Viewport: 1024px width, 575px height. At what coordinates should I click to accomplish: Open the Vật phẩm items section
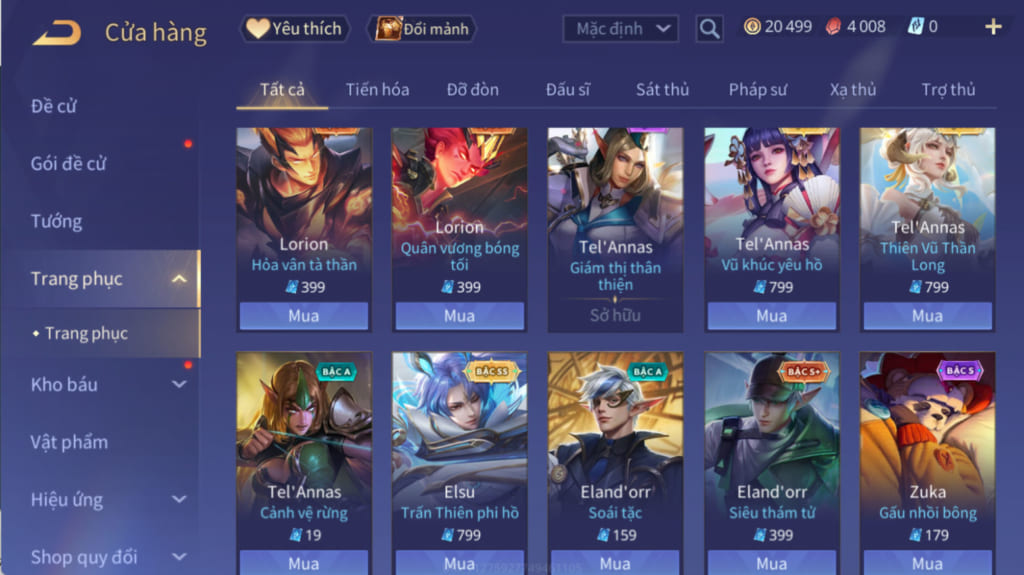(69, 442)
